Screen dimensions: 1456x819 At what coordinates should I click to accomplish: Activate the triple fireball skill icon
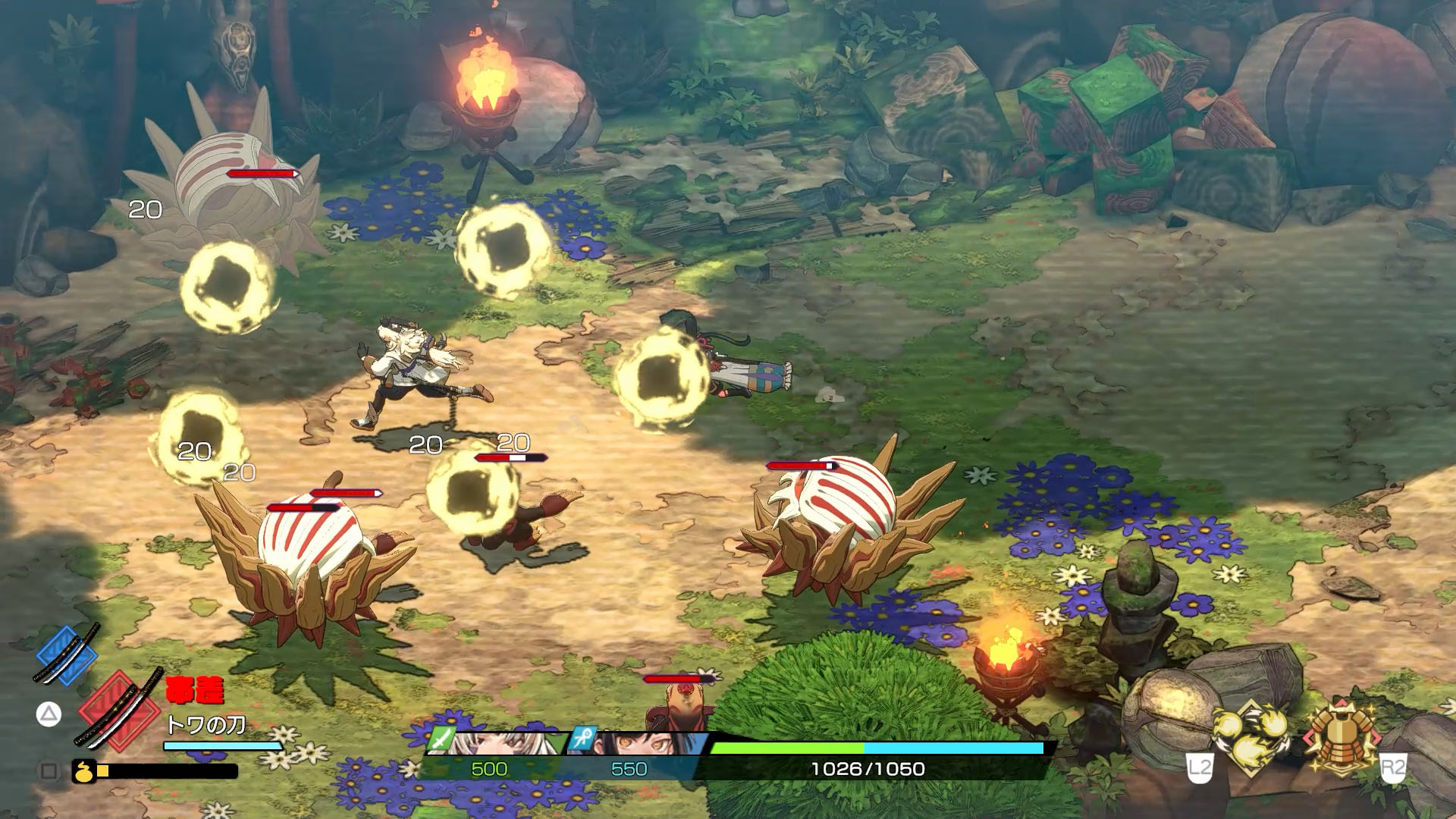[1252, 737]
